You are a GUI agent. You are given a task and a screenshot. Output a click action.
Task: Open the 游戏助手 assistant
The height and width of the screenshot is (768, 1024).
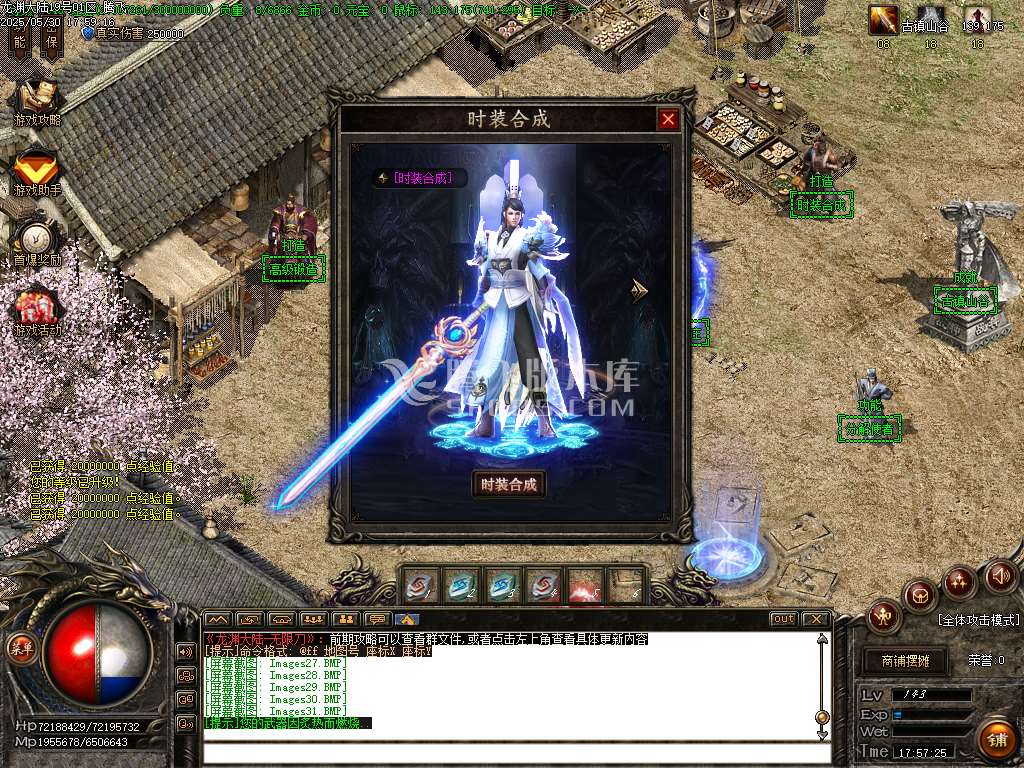[x=37, y=171]
